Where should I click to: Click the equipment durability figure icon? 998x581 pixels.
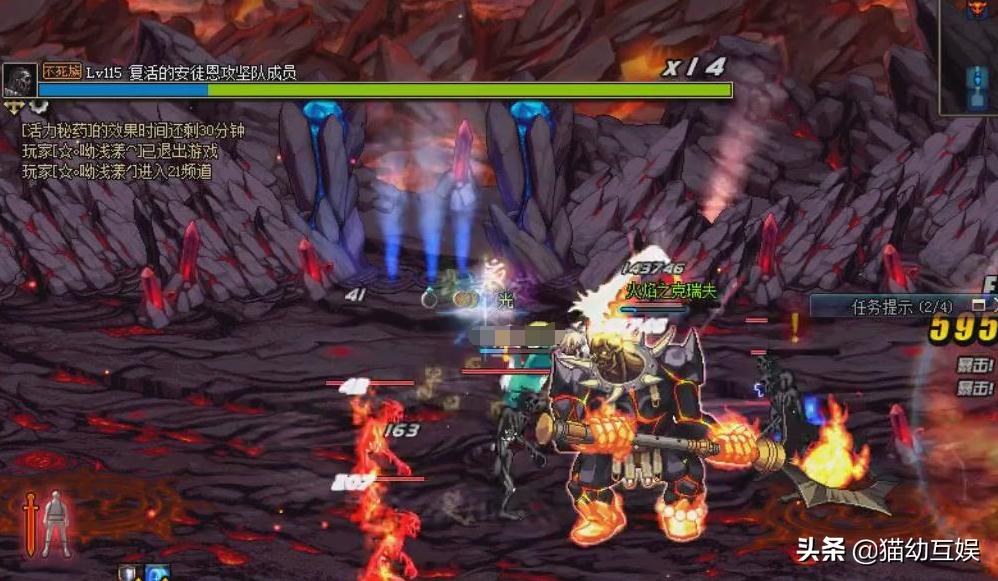coord(57,522)
